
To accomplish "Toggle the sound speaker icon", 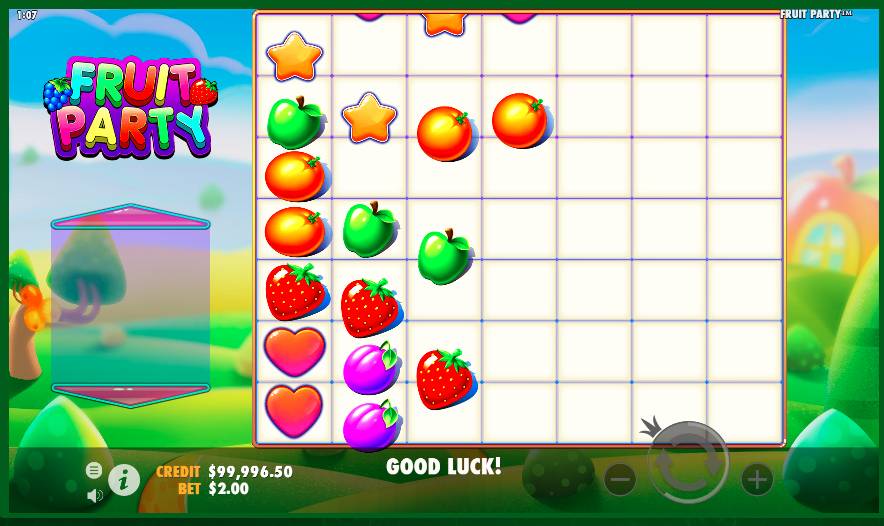I will pyautogui.click(x=95, y=495).
